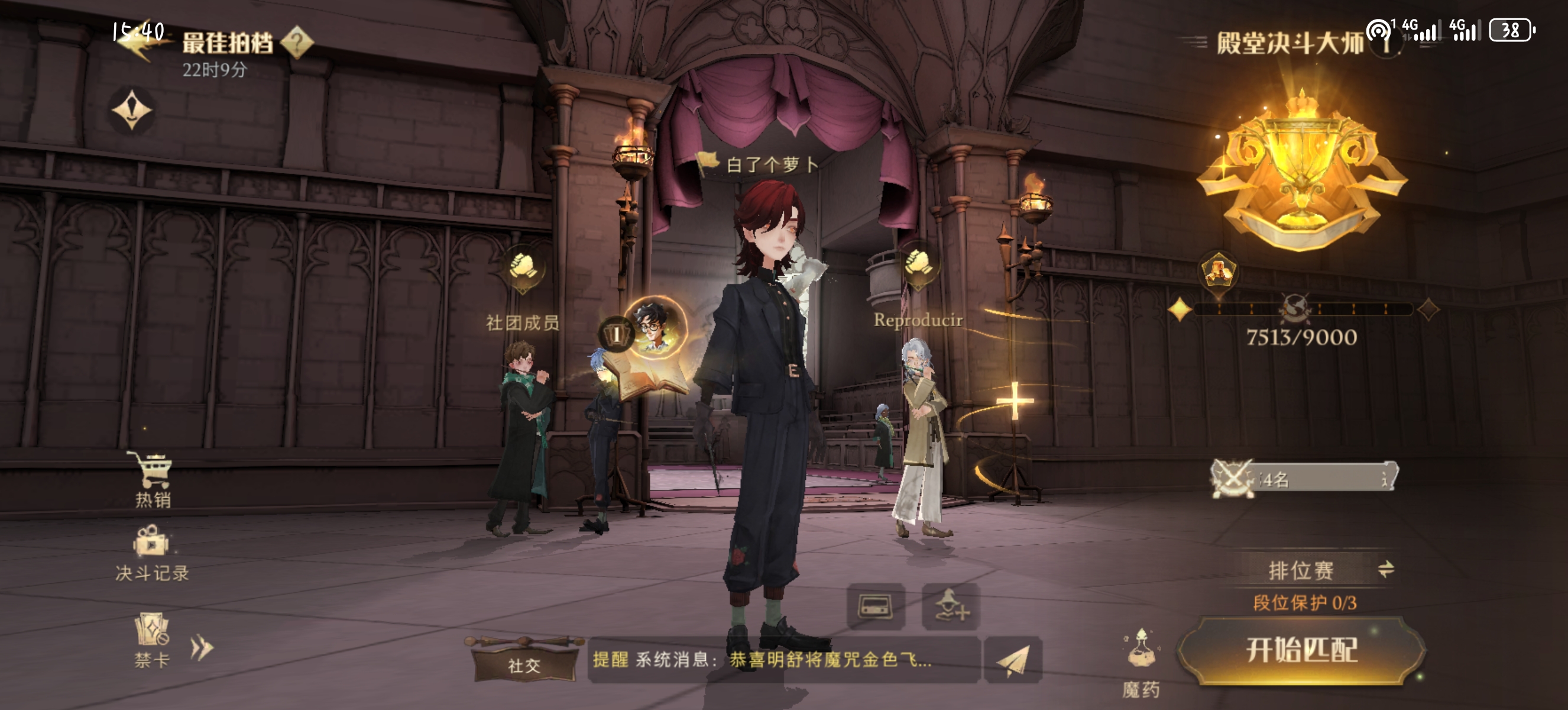
Task: Send a chat message with paper plane
Action: click(x=1013, y=661)
